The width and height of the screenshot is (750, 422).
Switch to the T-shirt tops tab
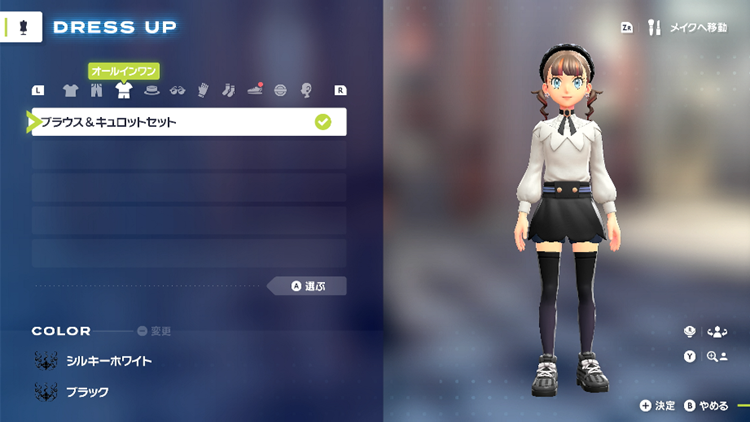(x=70, y=91)
